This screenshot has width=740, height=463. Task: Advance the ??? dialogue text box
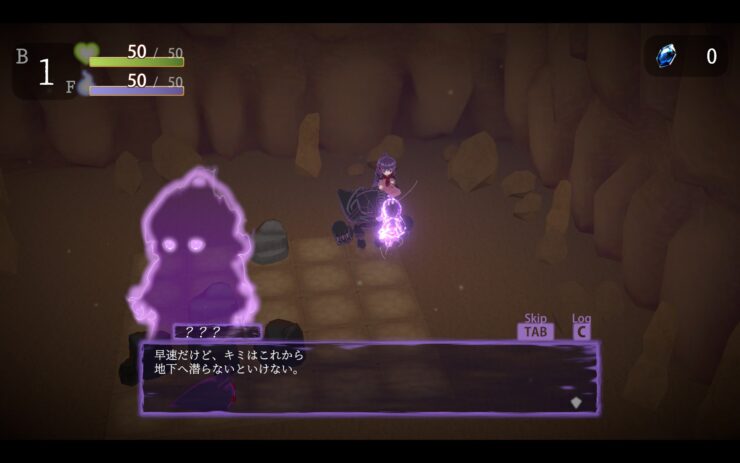click(x=368, y=377)
